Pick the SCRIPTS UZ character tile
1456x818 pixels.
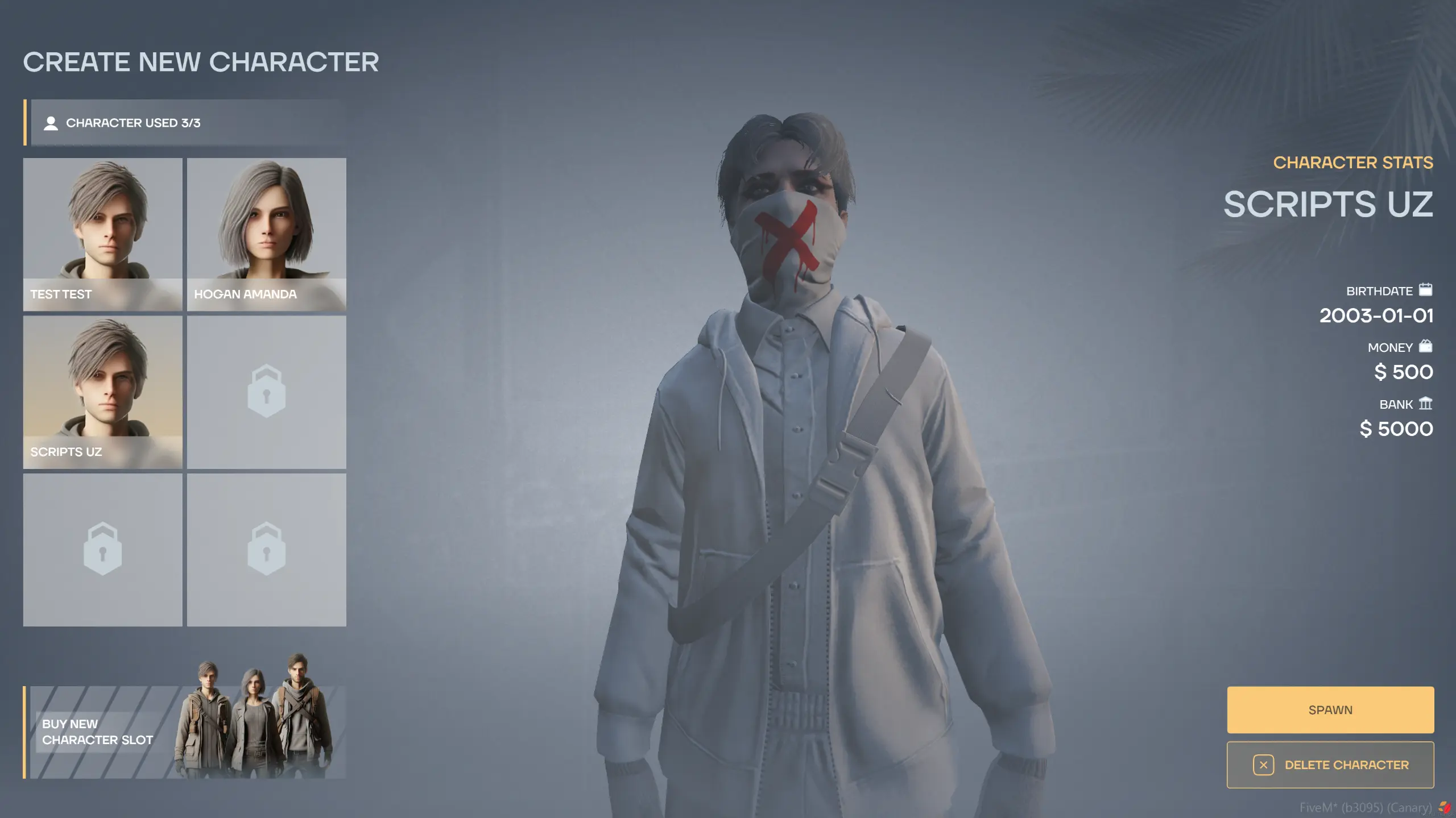102,392
